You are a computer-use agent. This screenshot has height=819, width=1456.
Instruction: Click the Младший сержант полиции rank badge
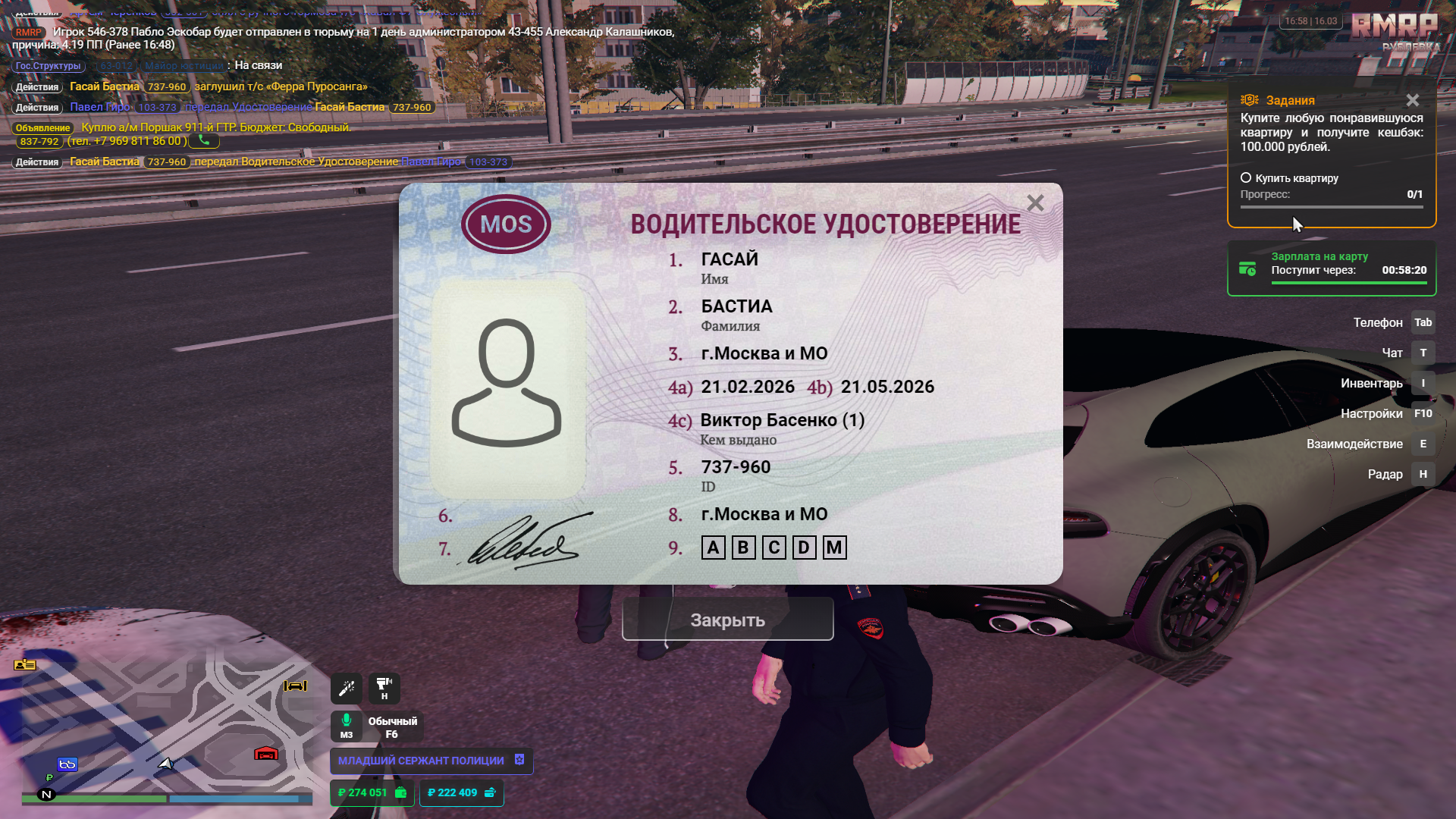click(x=431, y=761)
